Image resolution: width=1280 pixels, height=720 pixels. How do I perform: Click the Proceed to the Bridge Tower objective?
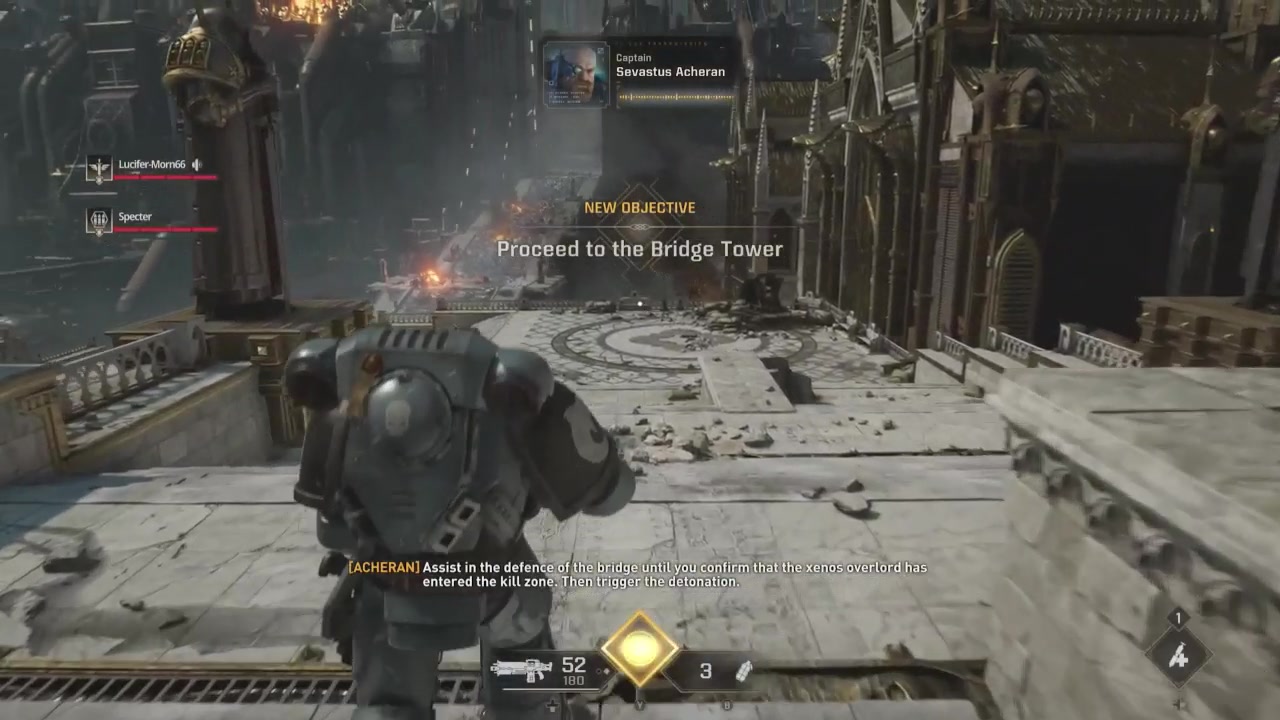click(640, 249)
